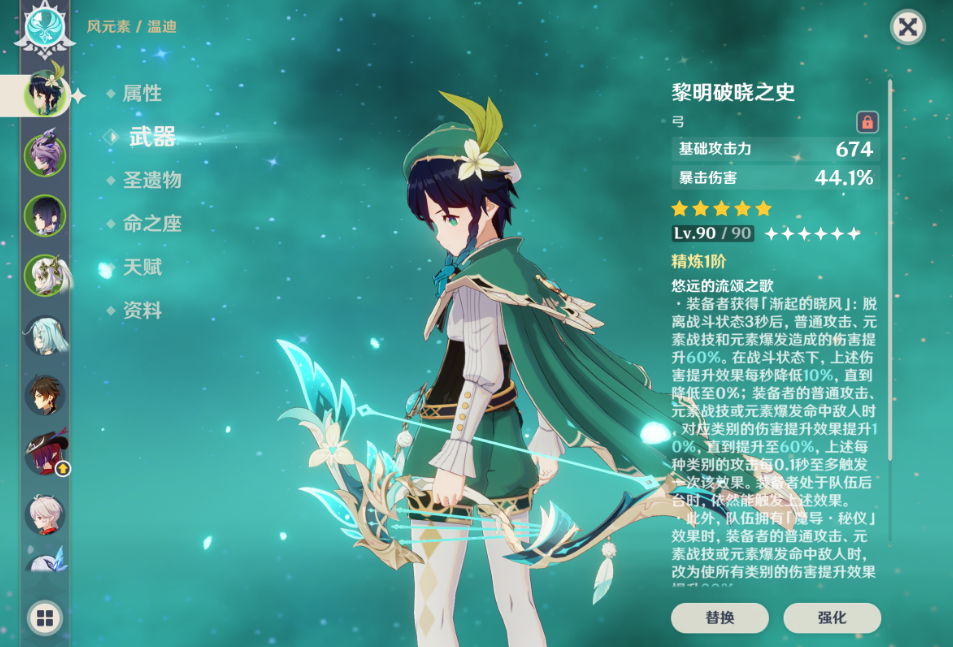Pick the dark-haired character portrait with green ring
The width and height of the screenshot is (953, 647).
pyautogui.click(x=45, y=215)
